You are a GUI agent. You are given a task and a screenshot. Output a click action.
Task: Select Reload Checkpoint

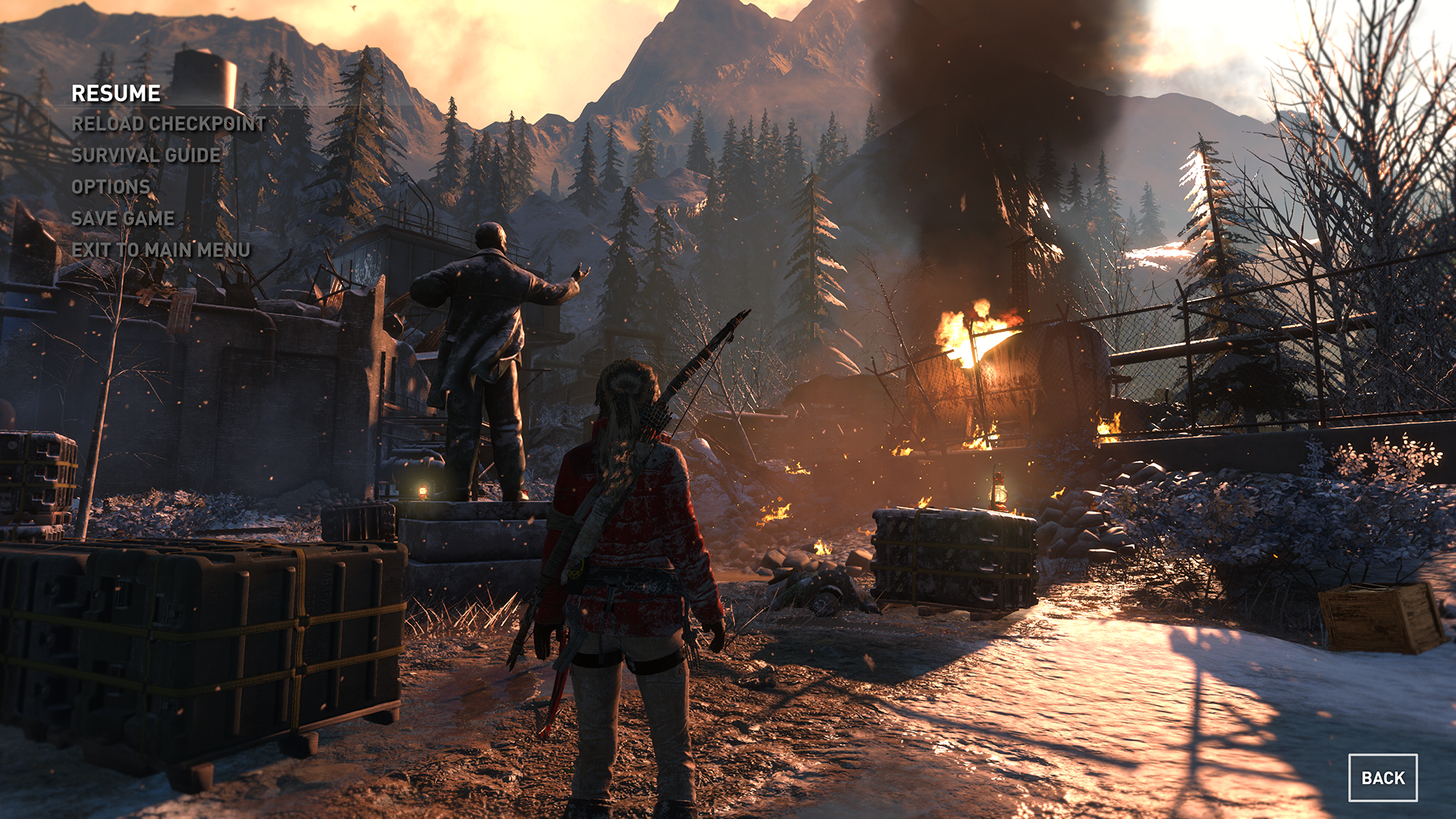[168, 124]
